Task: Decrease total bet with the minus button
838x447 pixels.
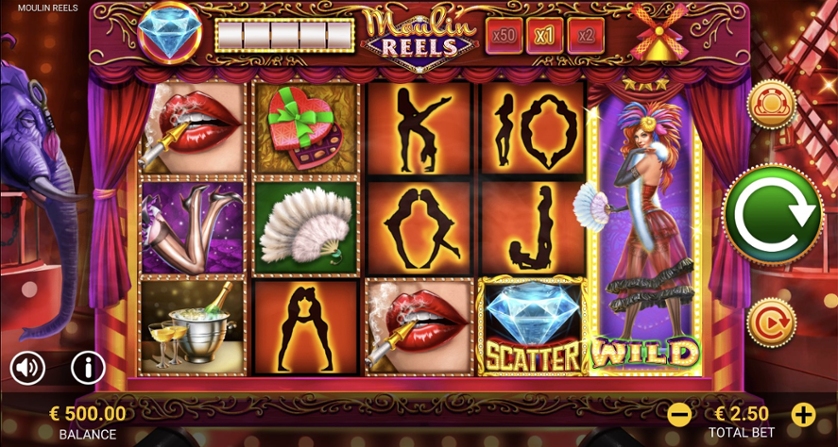Action: [x=679, y=413]
